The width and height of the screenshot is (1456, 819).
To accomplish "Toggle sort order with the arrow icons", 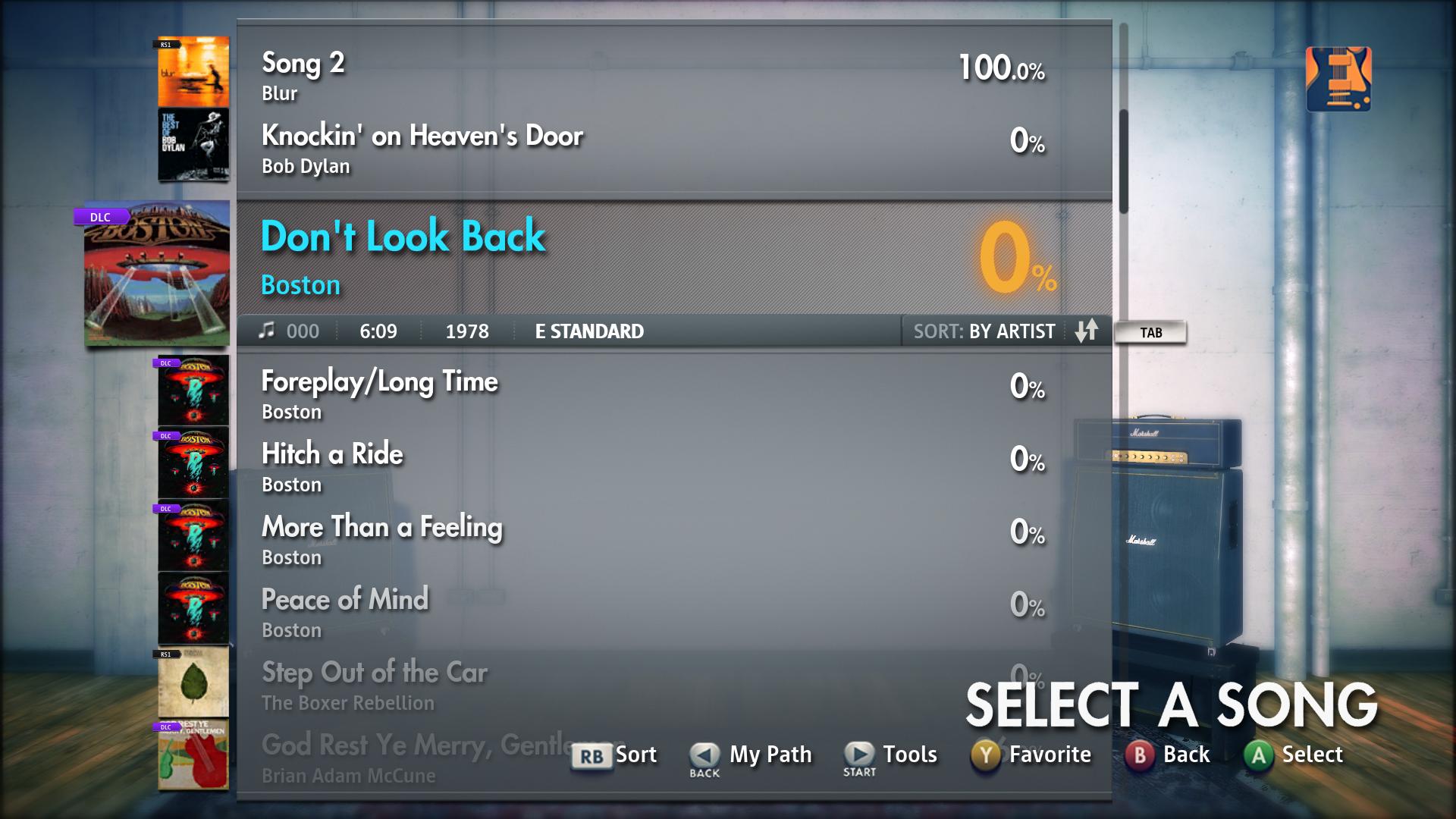I will 1087,331.
